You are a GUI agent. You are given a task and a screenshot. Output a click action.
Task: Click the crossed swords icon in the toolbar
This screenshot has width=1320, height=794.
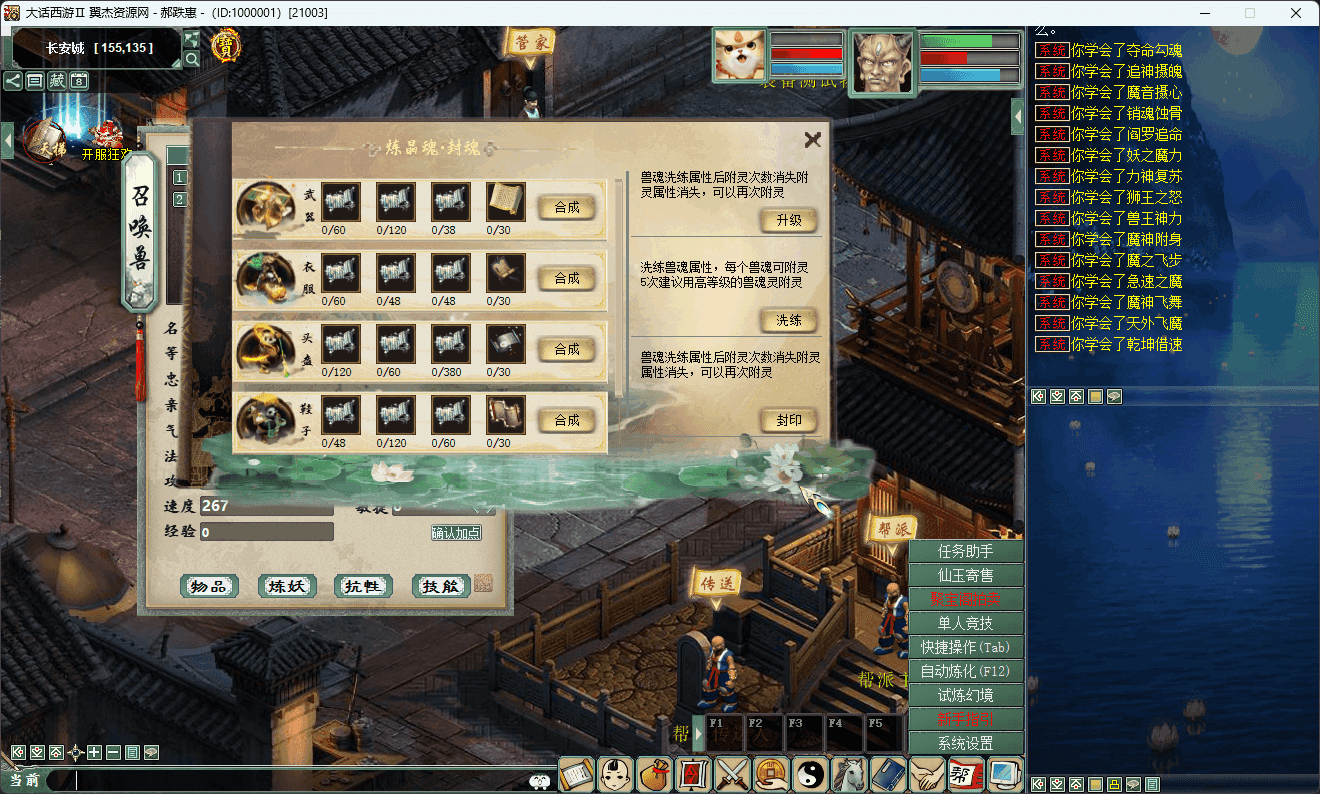(x=732, y=774)
